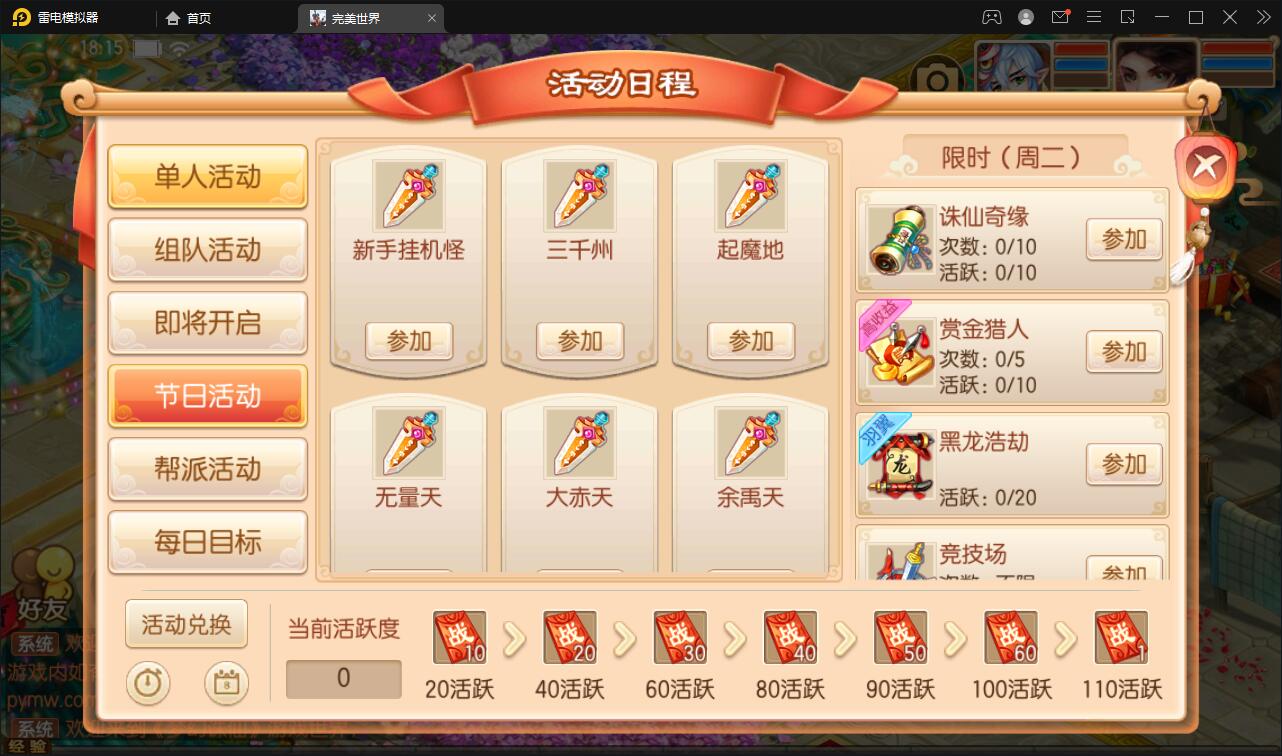Click the 当前活跃度 value box showing 0
The width and height of the screenshot is (1282, 756).
point(343,679)
